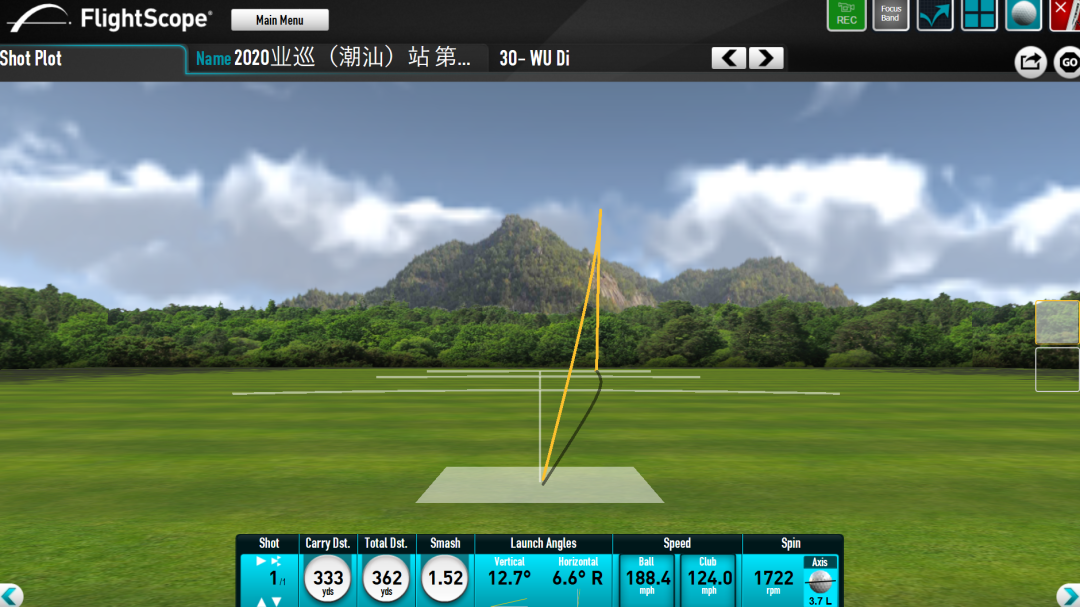Open the four-square grid view
The height and width of the screenshot is (607, 1080).
tap(979, 15)
